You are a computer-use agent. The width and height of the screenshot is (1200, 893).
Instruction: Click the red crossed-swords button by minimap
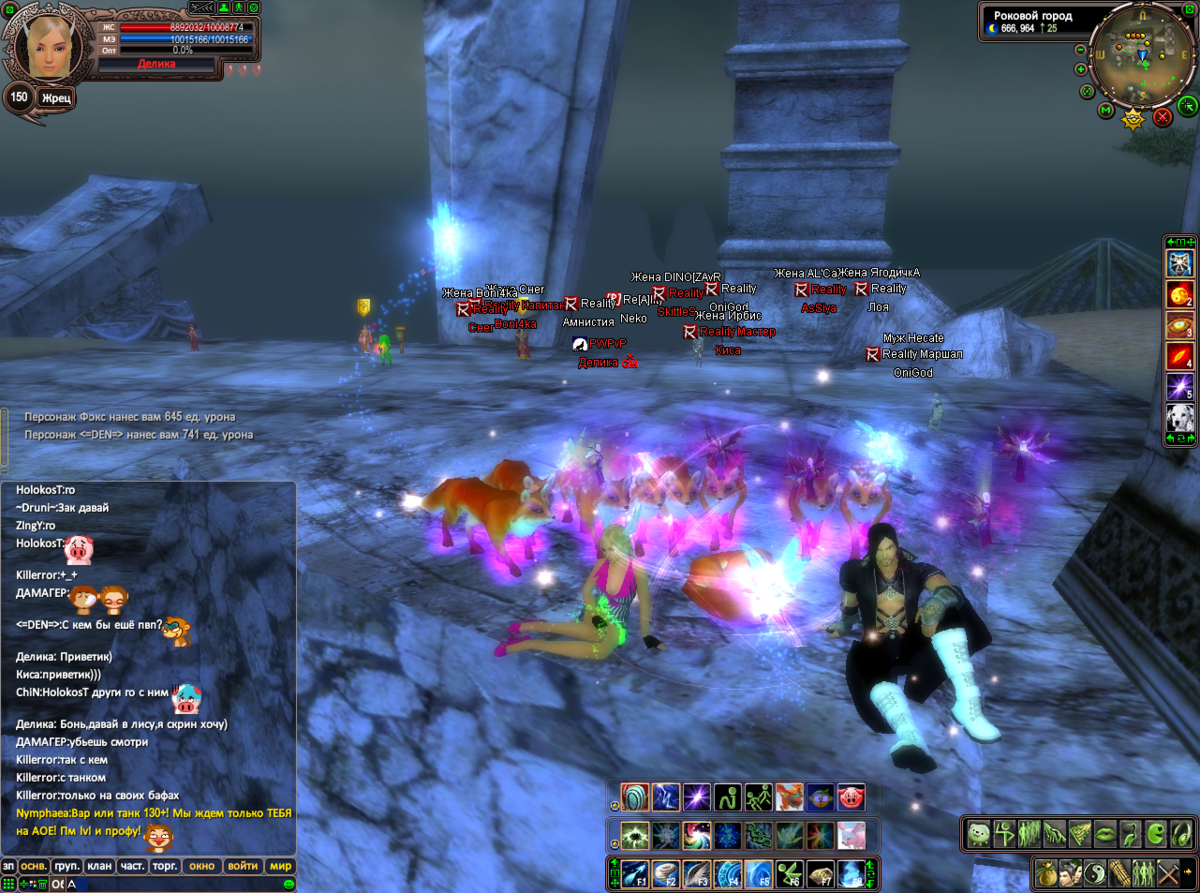(1163, 117)
